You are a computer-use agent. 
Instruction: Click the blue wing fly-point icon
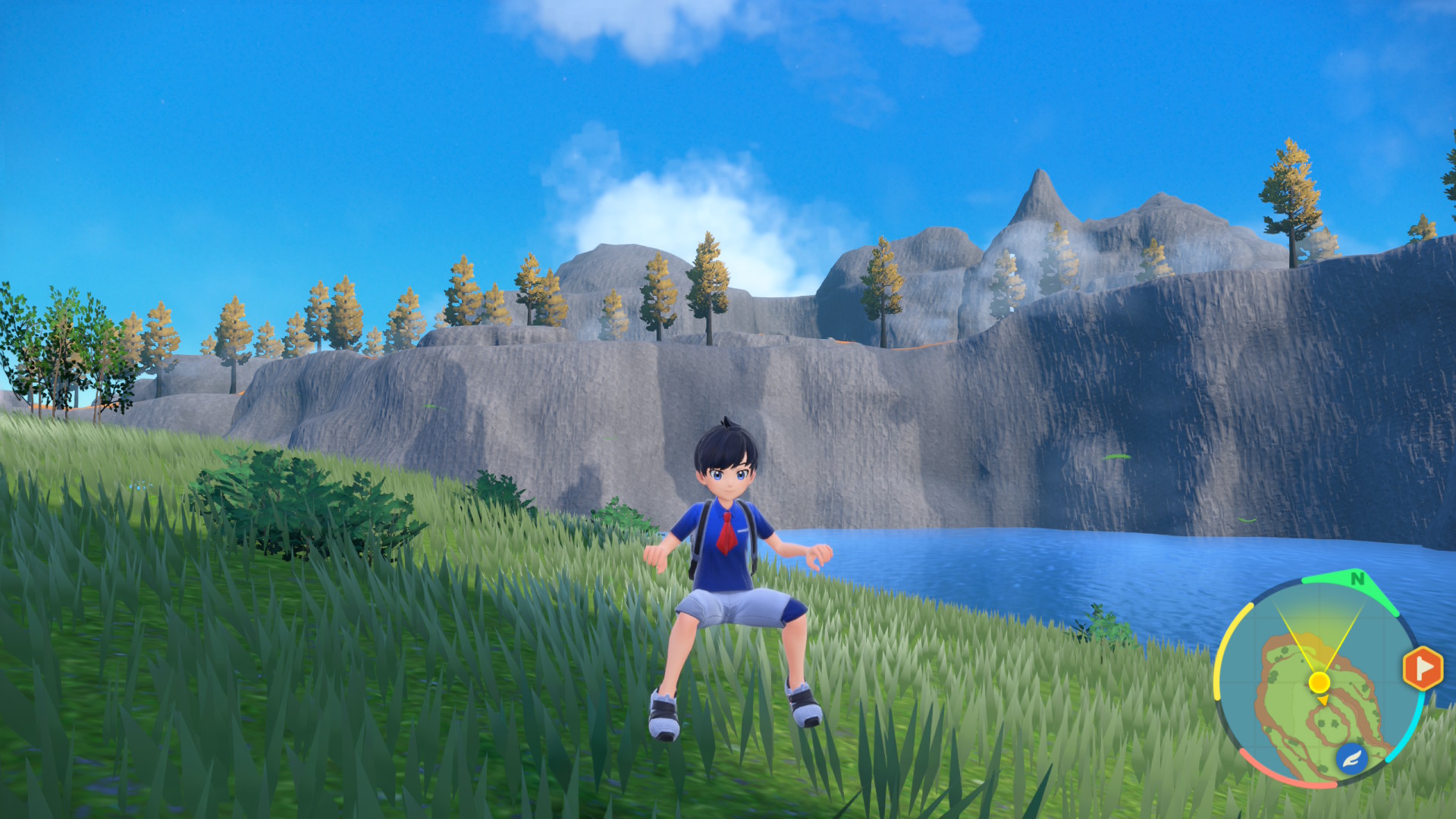[x=1351, y=758]
